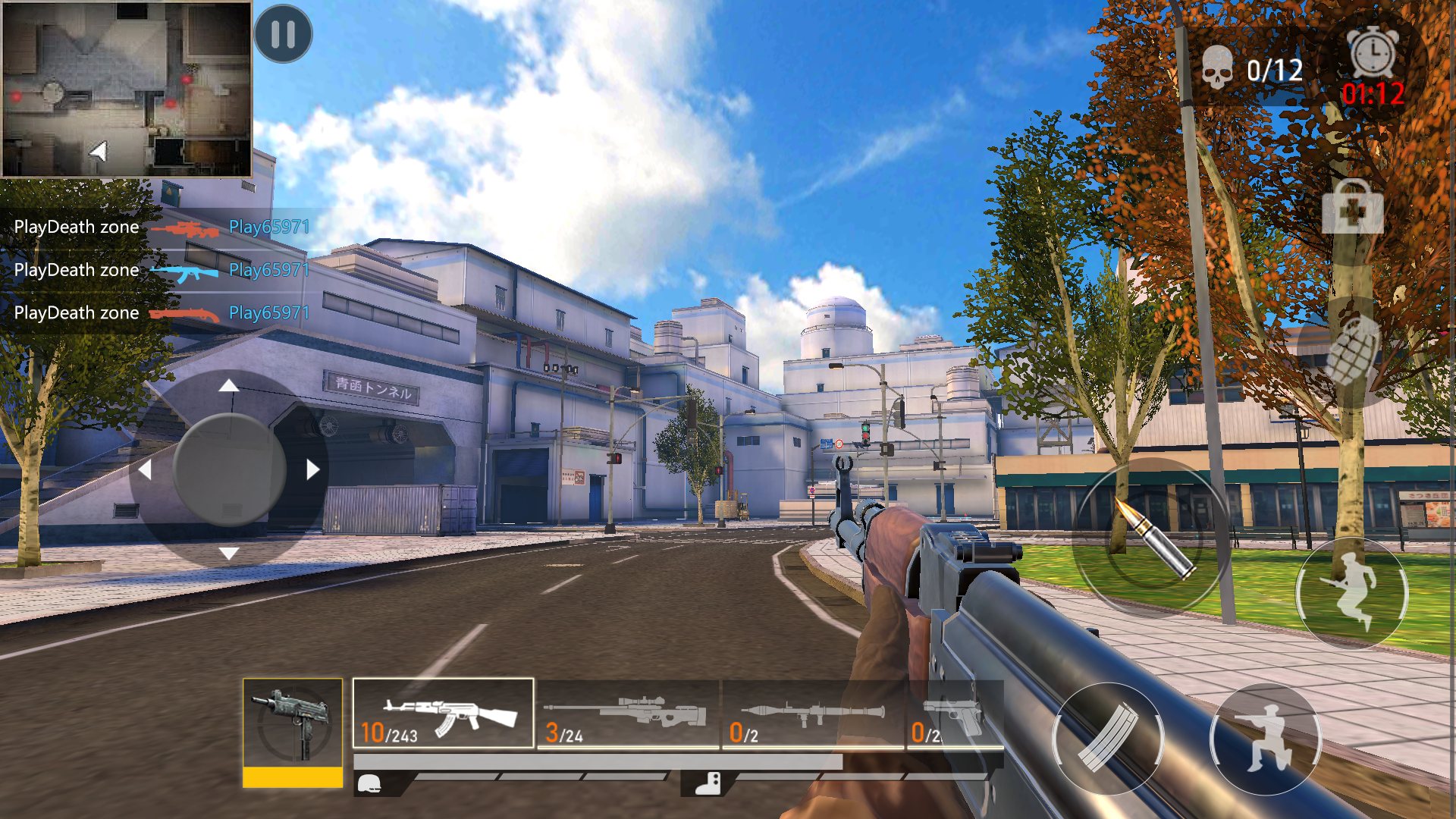Screen dimensions: 1456x819
Task: Switch to the RPG launcher slot
Action: click(x=814, y=713)
